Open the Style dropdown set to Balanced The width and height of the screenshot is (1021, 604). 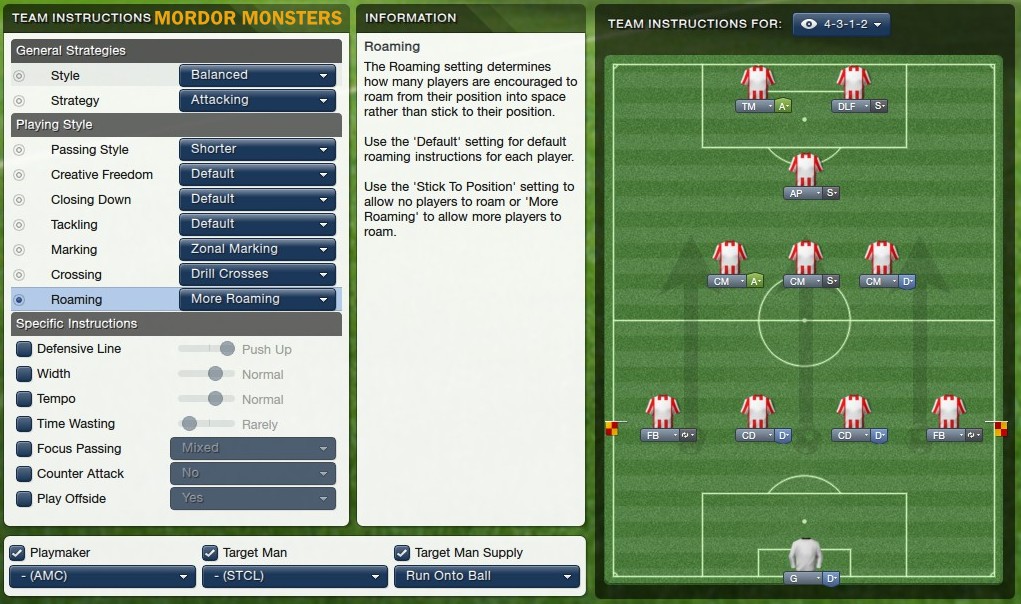[257, 75]
